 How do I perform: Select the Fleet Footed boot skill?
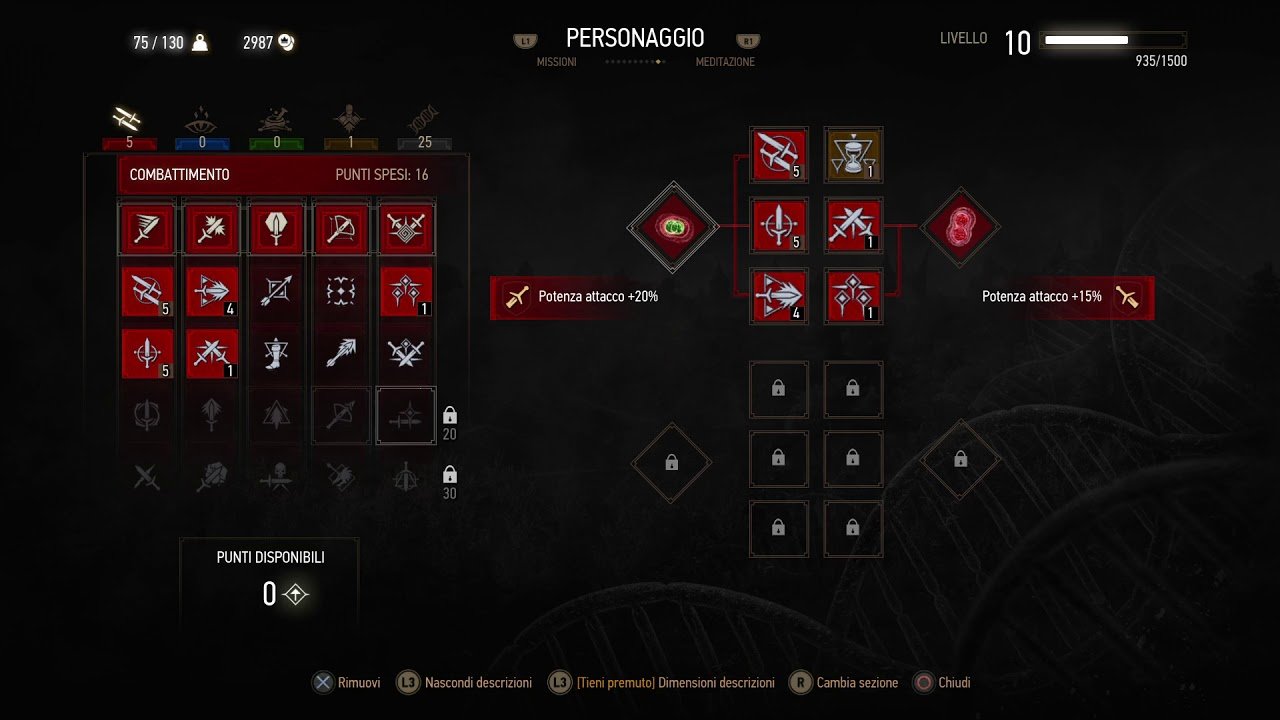276,353
